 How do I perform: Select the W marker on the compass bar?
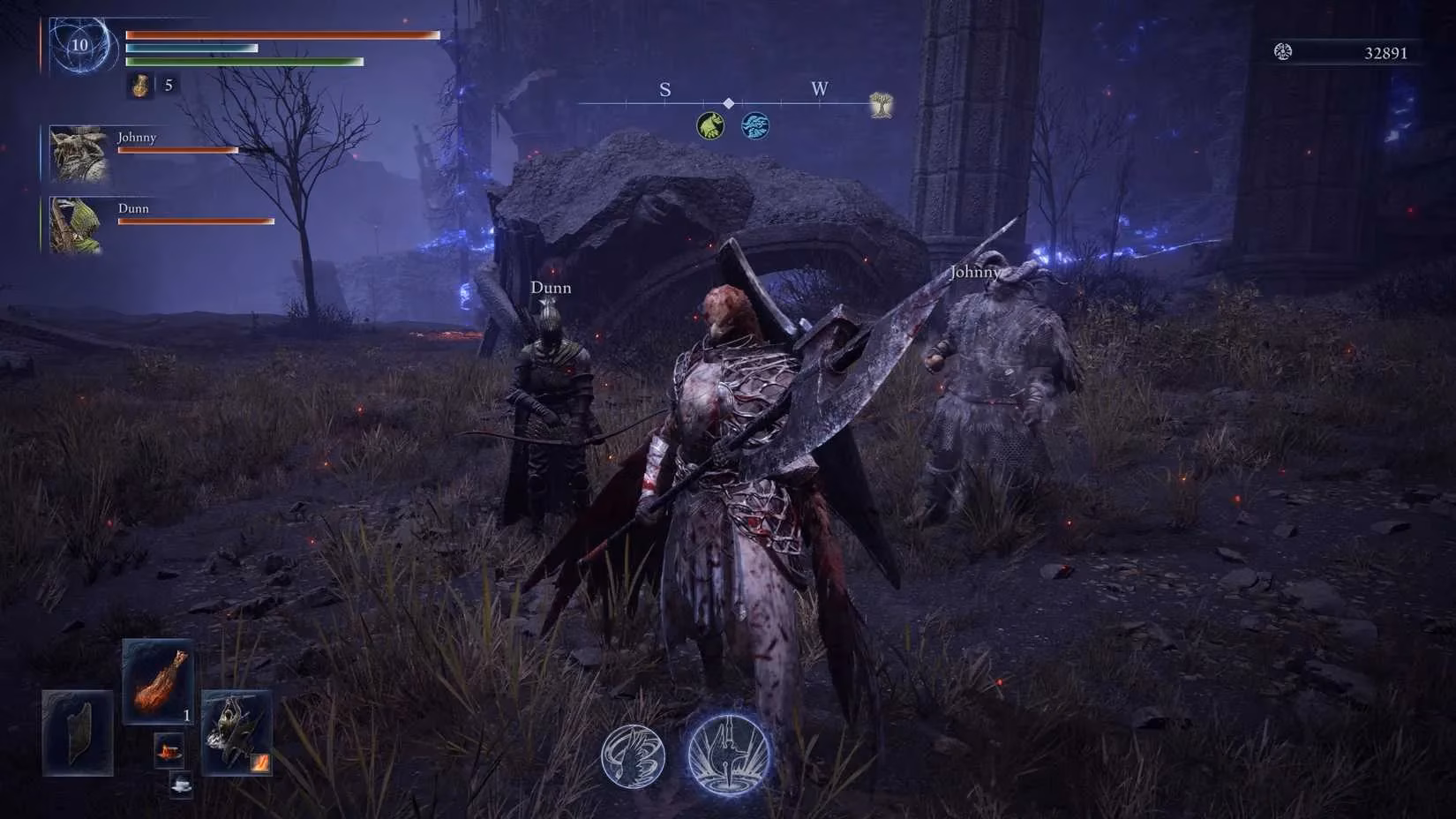click(819, 89)
